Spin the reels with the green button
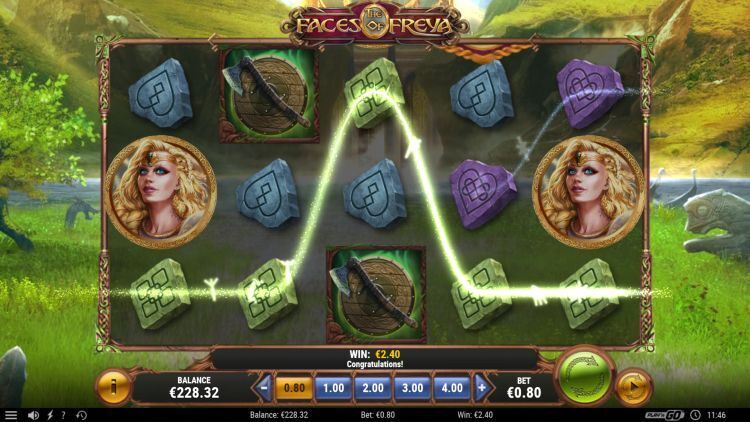The height and width of the screenshot is (422, 750). click(x=583, y=380)
